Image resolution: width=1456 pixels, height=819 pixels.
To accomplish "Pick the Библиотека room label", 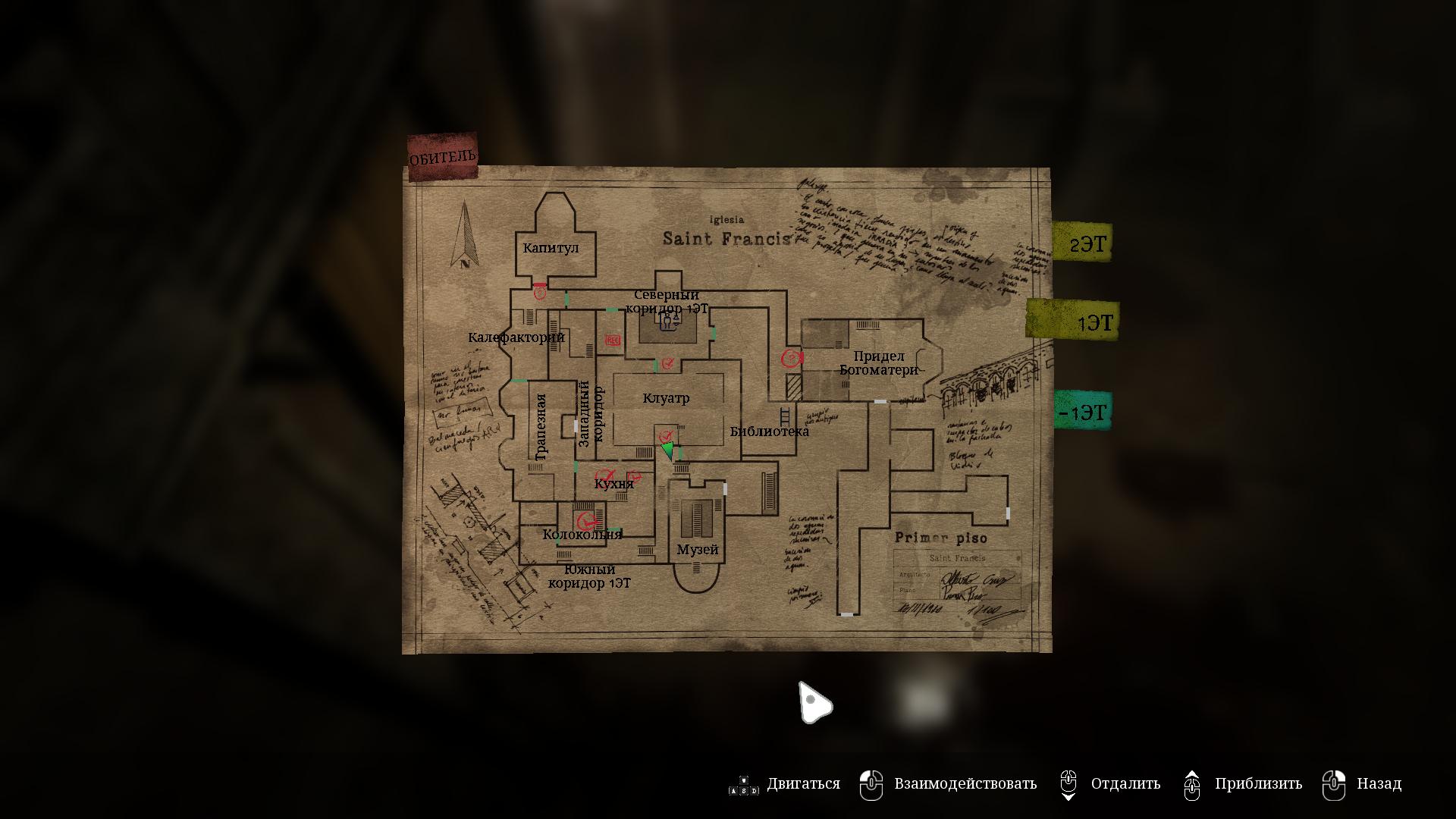I will pyautogui.click(x=769, y=431).
